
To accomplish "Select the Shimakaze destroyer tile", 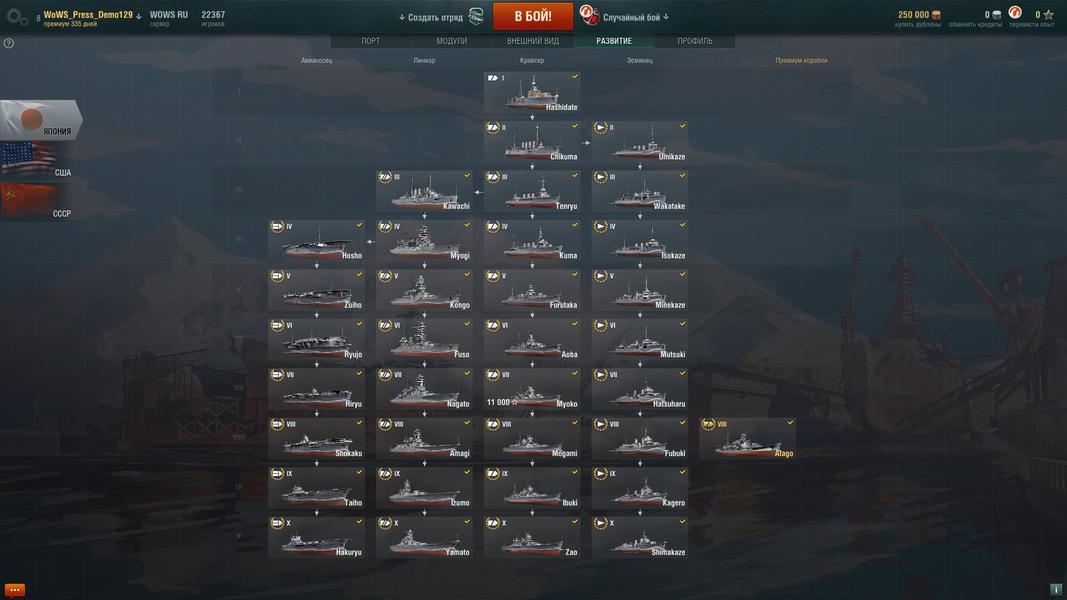I will [640, 538].
